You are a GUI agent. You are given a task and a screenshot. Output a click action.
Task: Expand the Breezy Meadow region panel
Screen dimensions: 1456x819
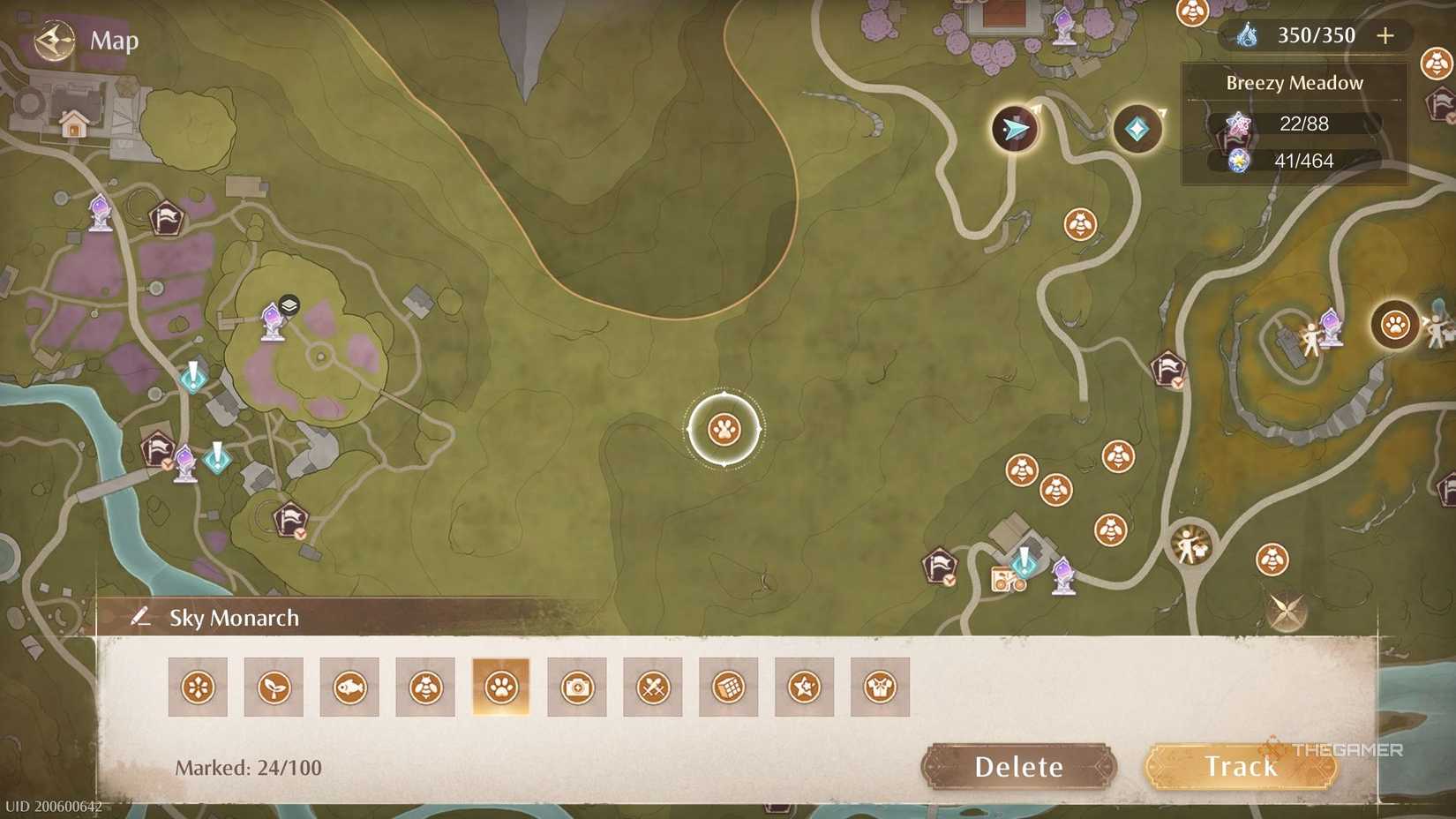[x=1294, y=82]
